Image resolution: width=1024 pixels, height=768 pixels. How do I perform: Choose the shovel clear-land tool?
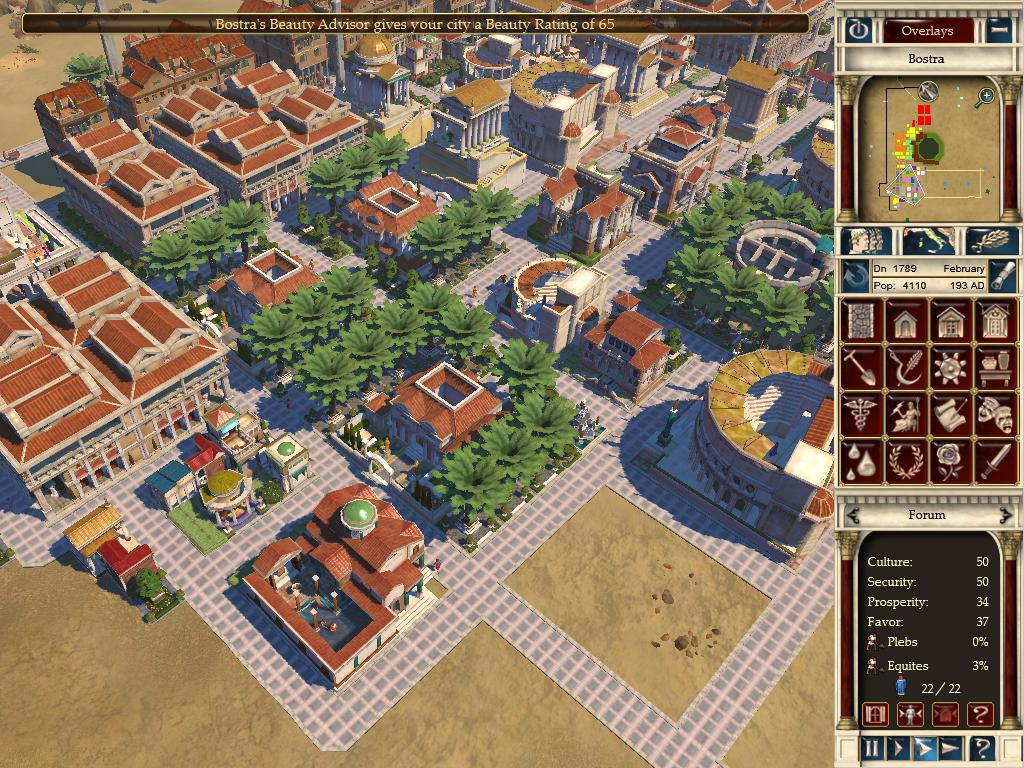coord(859,368)
